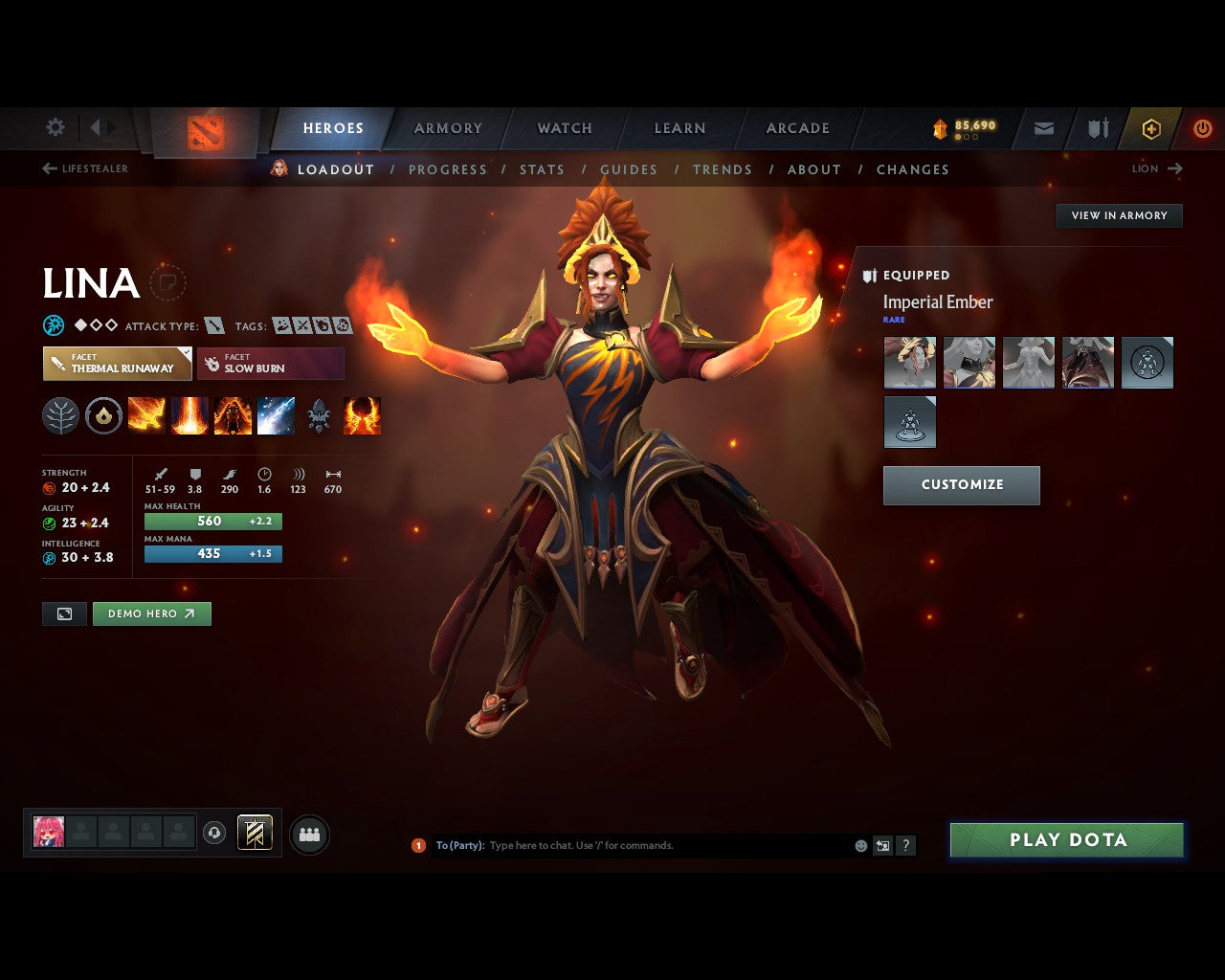1225x980 pixels.
Task: Open the chat emoticon picker
Action: click(859, 846)
